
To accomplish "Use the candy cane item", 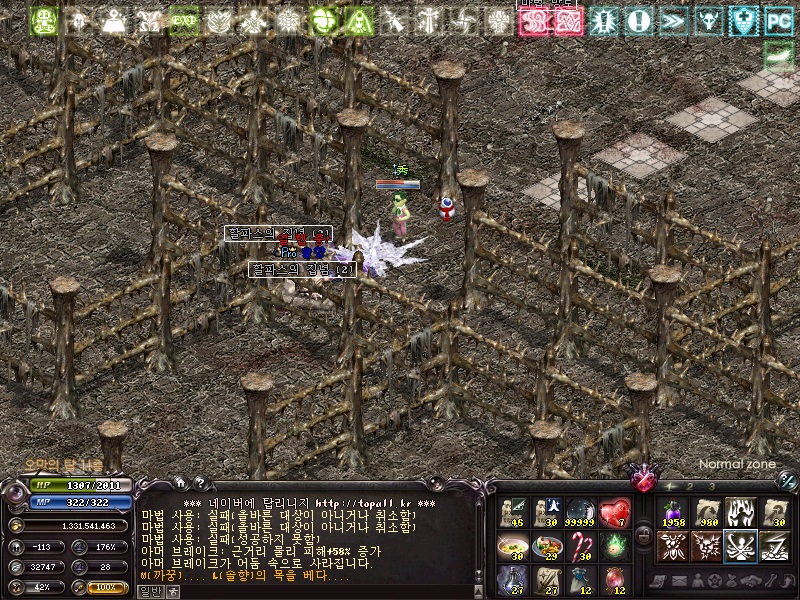I will pyautogui.click(x=581, y=546).
